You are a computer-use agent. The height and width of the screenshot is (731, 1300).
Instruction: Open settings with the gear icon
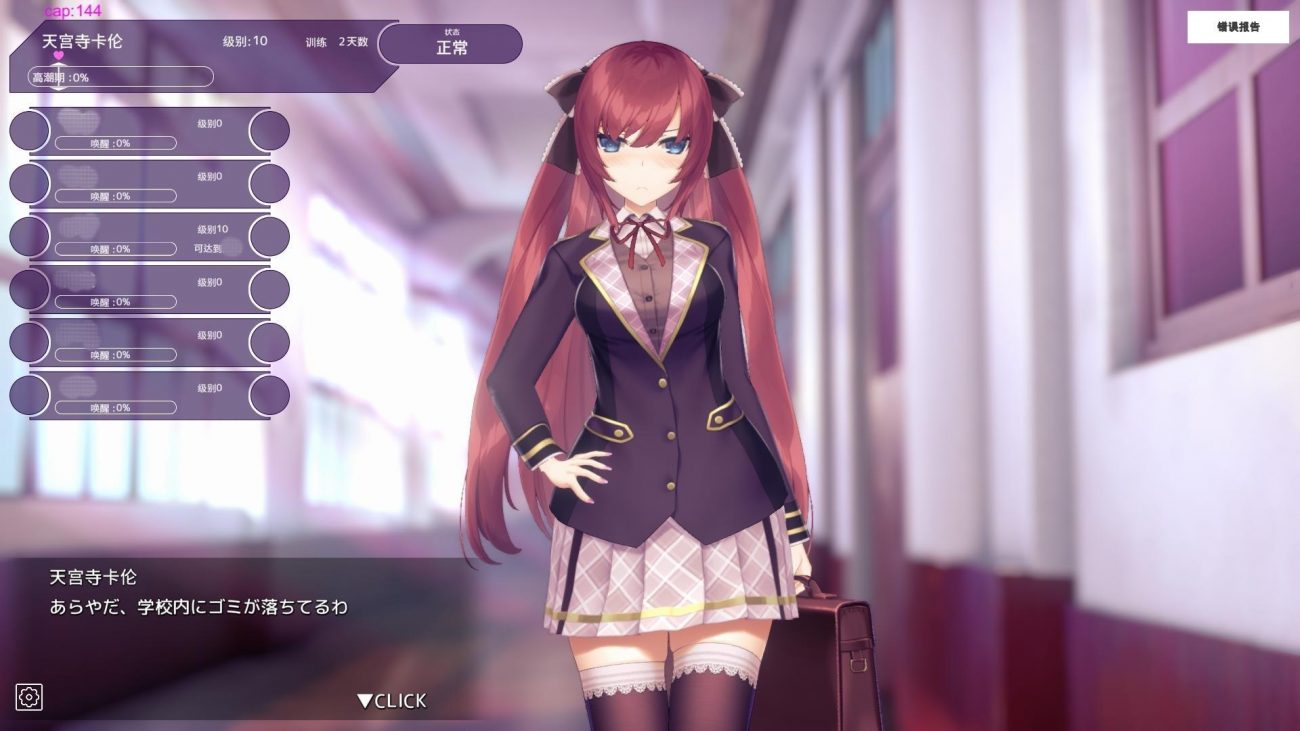(x=29, y=697)
